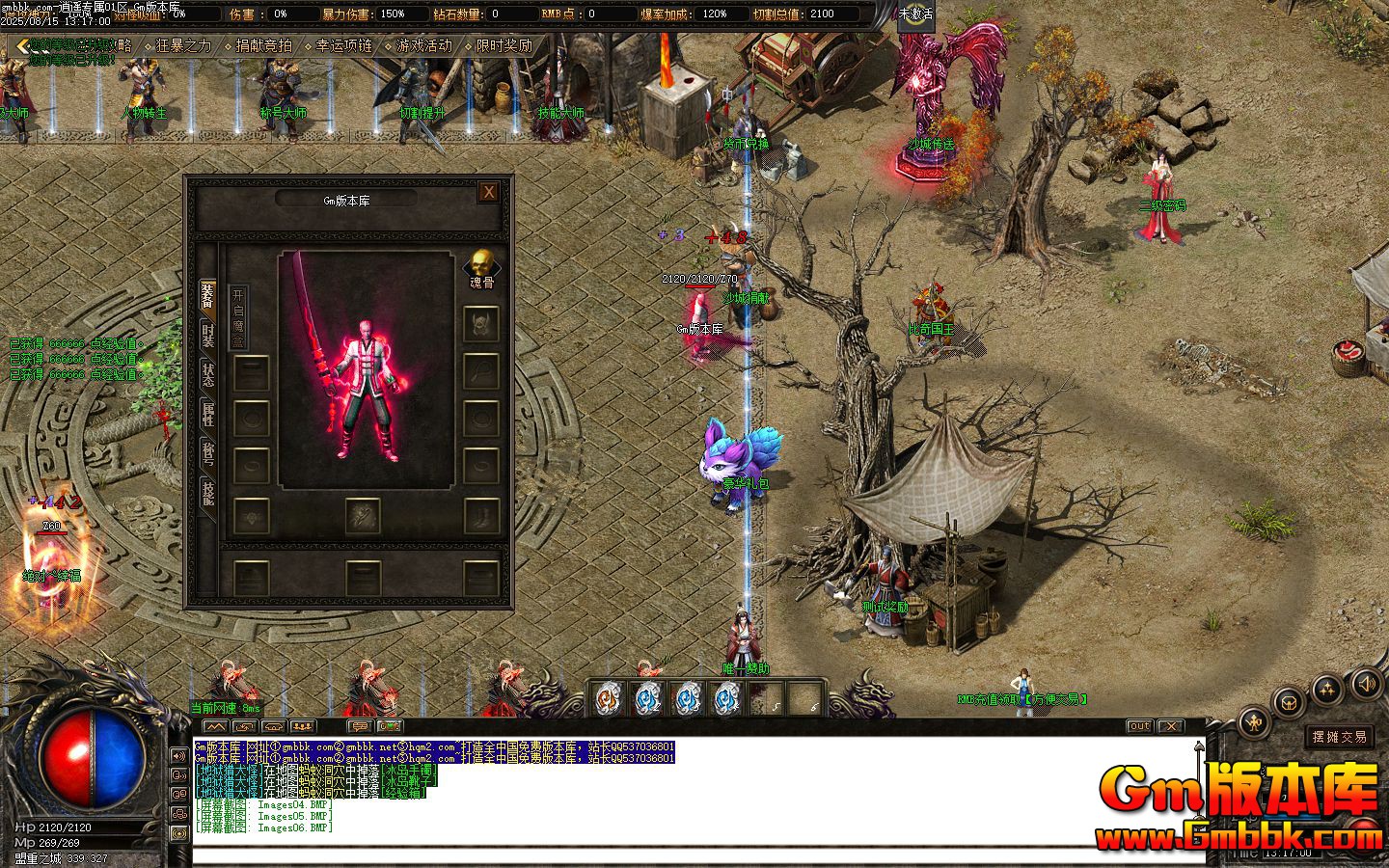The width and height of the screenshot is (1389, 868).
Task: Select the 技能 tab
Action: (207, 492)
